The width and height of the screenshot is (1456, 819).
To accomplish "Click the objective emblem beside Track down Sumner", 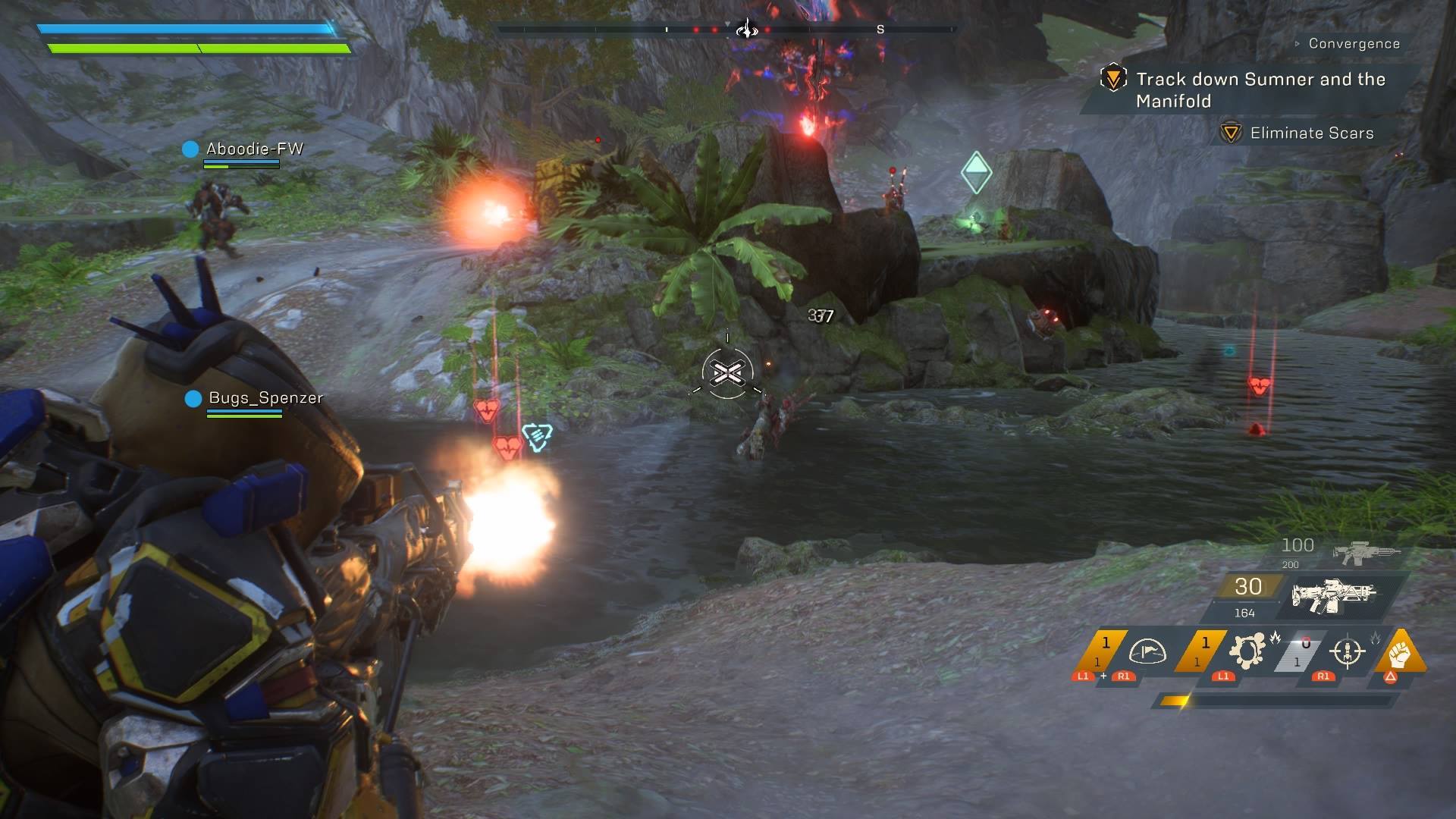I will (1112, 78).
